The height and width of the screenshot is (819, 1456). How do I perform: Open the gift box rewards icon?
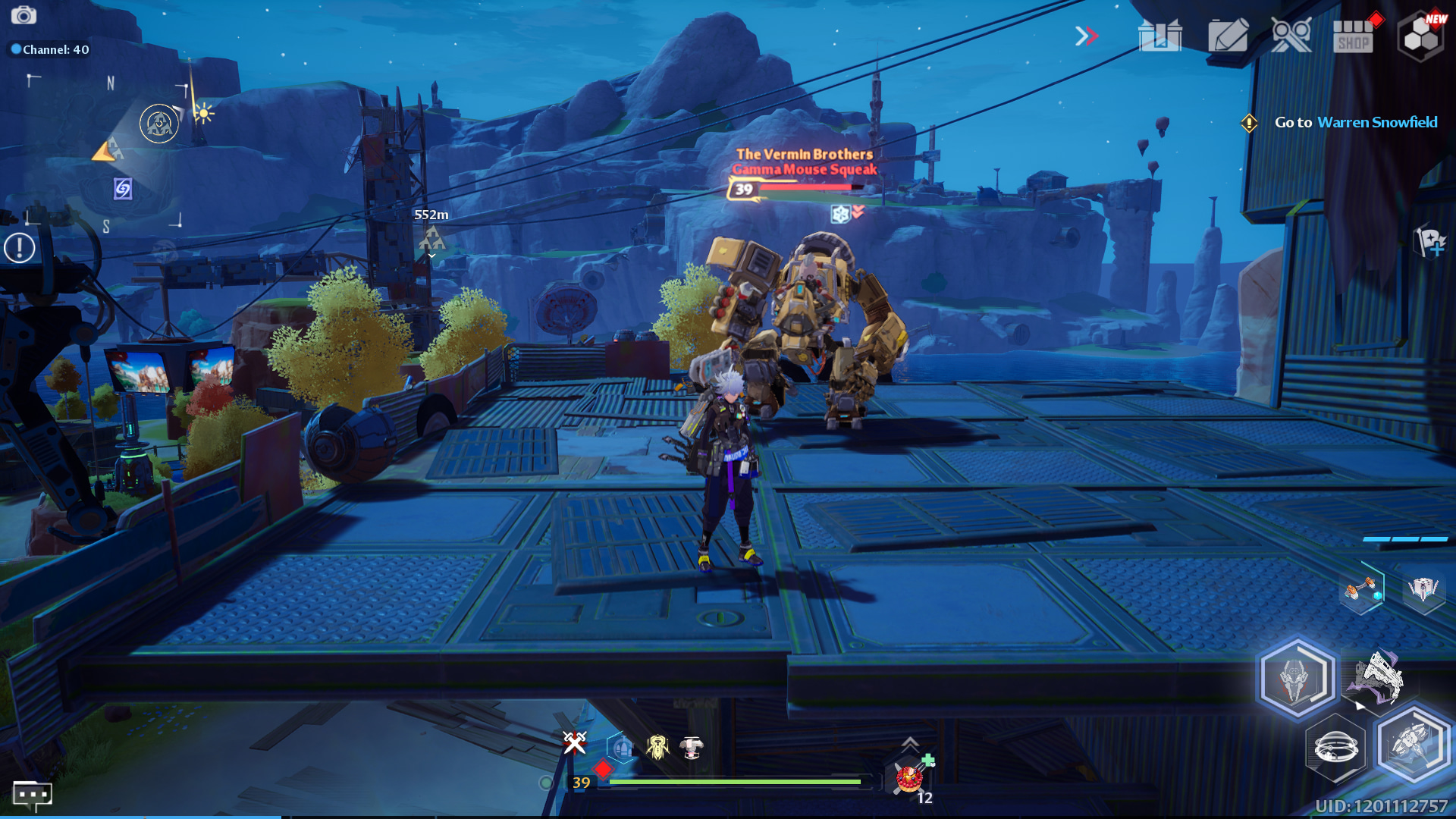pos(1160,36)
